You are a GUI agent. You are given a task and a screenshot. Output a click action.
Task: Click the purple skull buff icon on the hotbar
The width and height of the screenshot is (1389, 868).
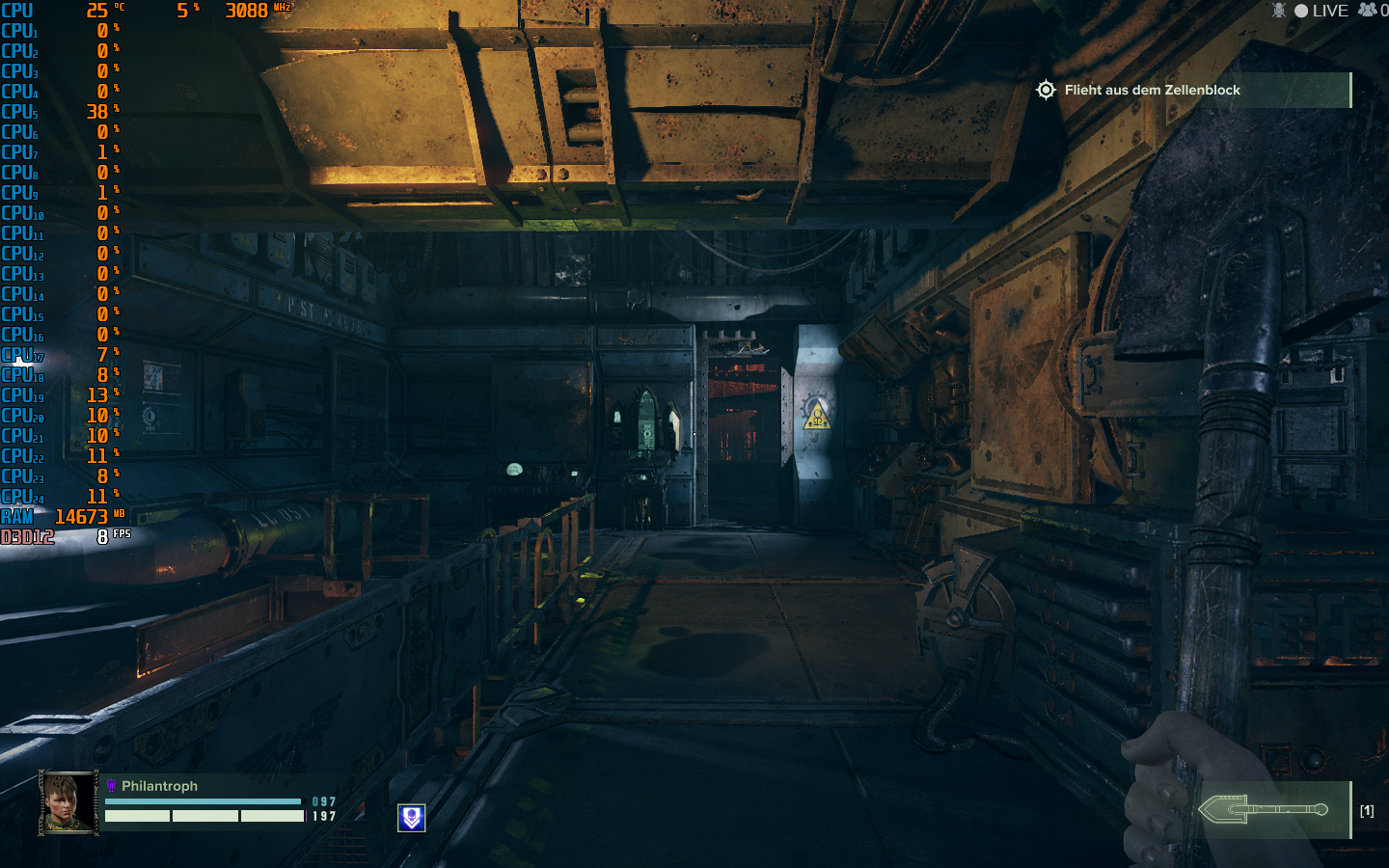pyautogui.click(x=410, y=817)
